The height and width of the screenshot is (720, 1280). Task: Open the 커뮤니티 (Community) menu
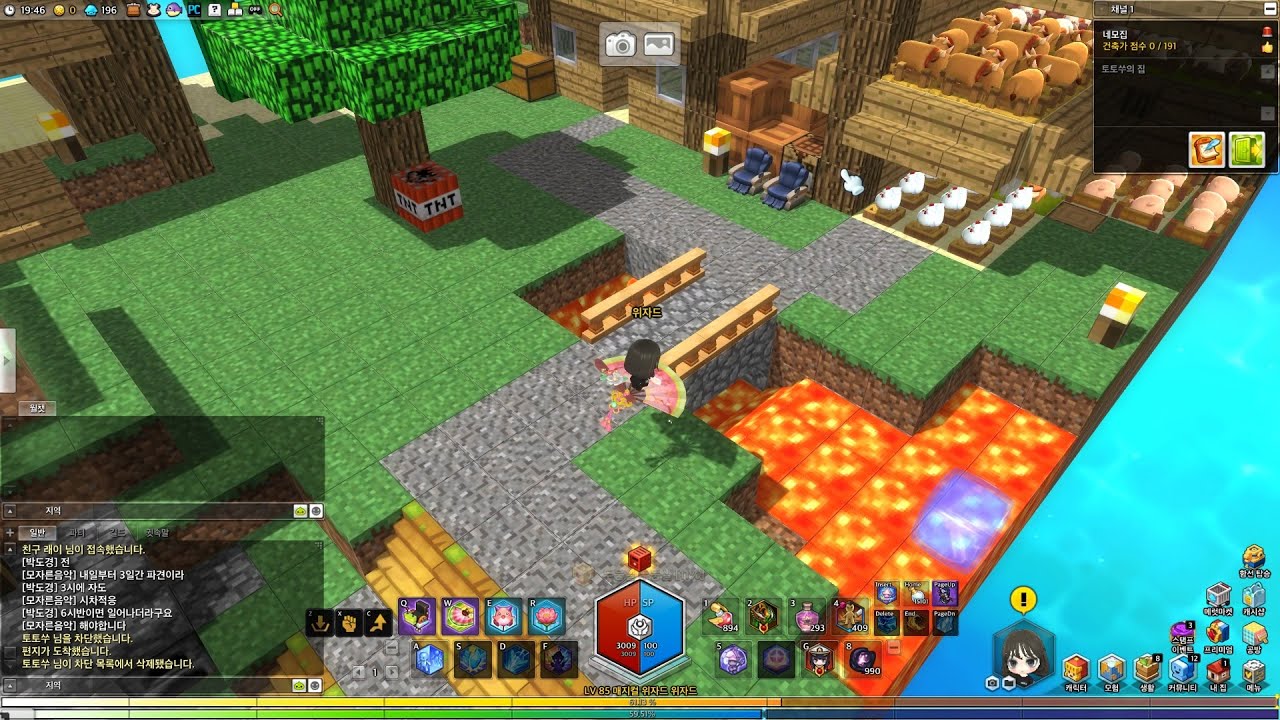[x=1183, y=669]
